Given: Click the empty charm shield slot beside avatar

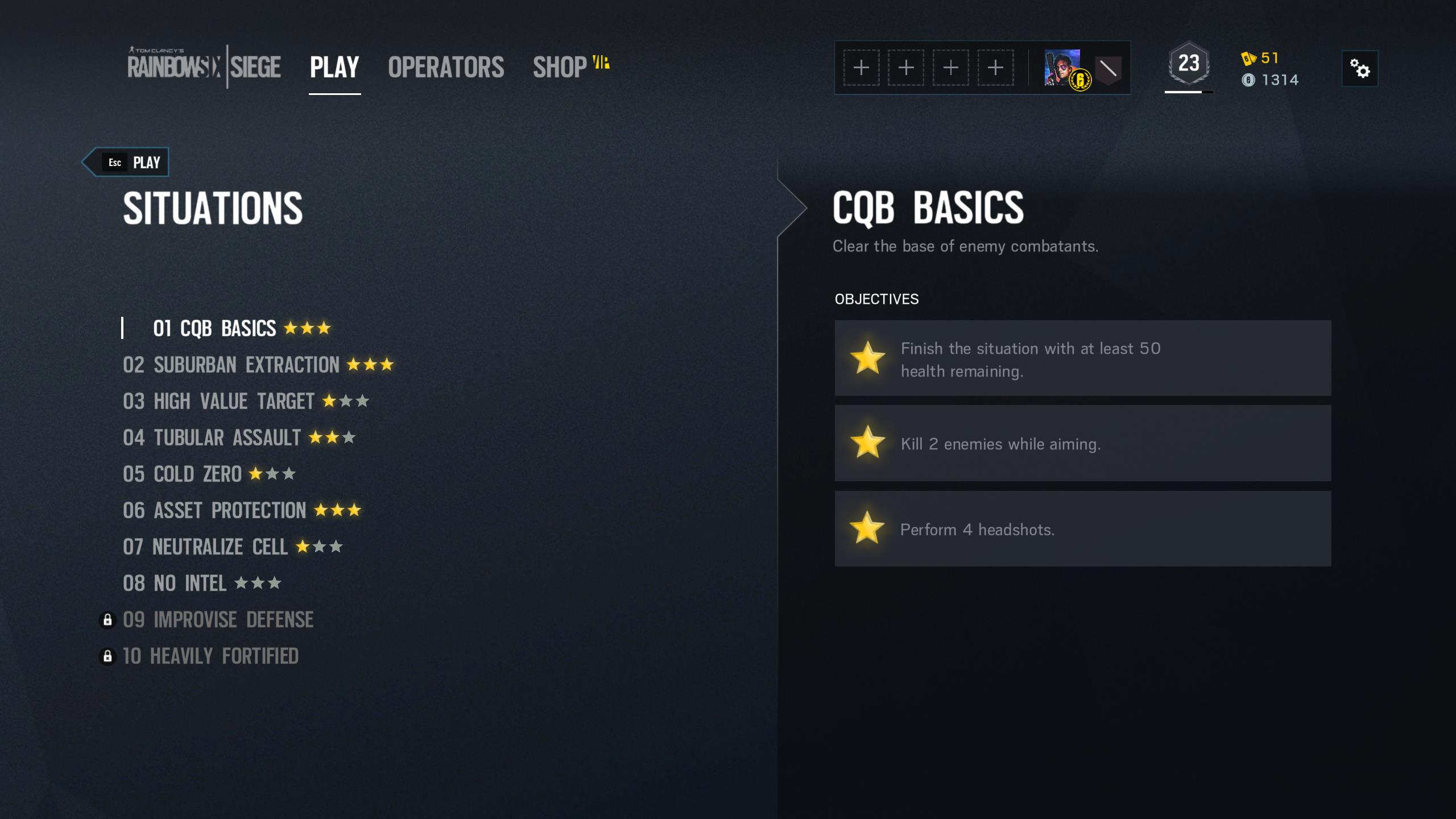Looking at the screenshot, I should pos(1107,68).
